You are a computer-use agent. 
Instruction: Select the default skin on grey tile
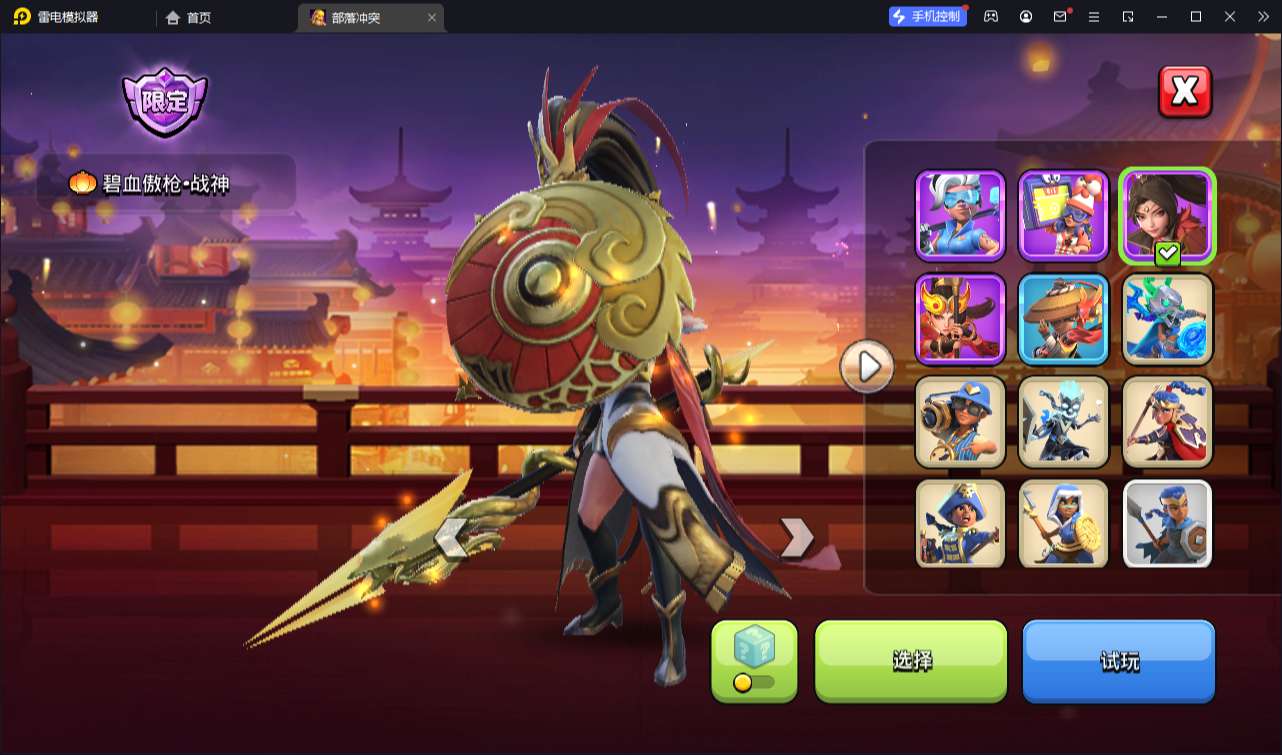(1167, 524)
